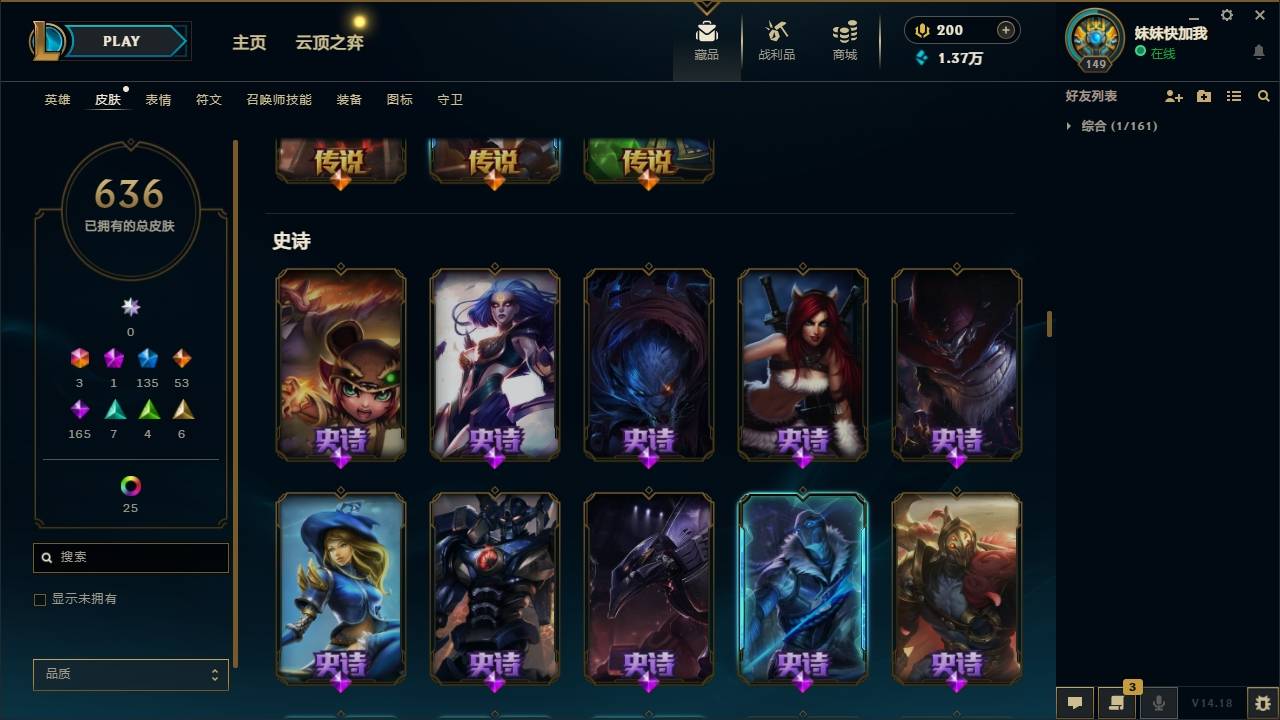
Task: Click the 搜索 skin search field
Action: click(x=130, y=557)
